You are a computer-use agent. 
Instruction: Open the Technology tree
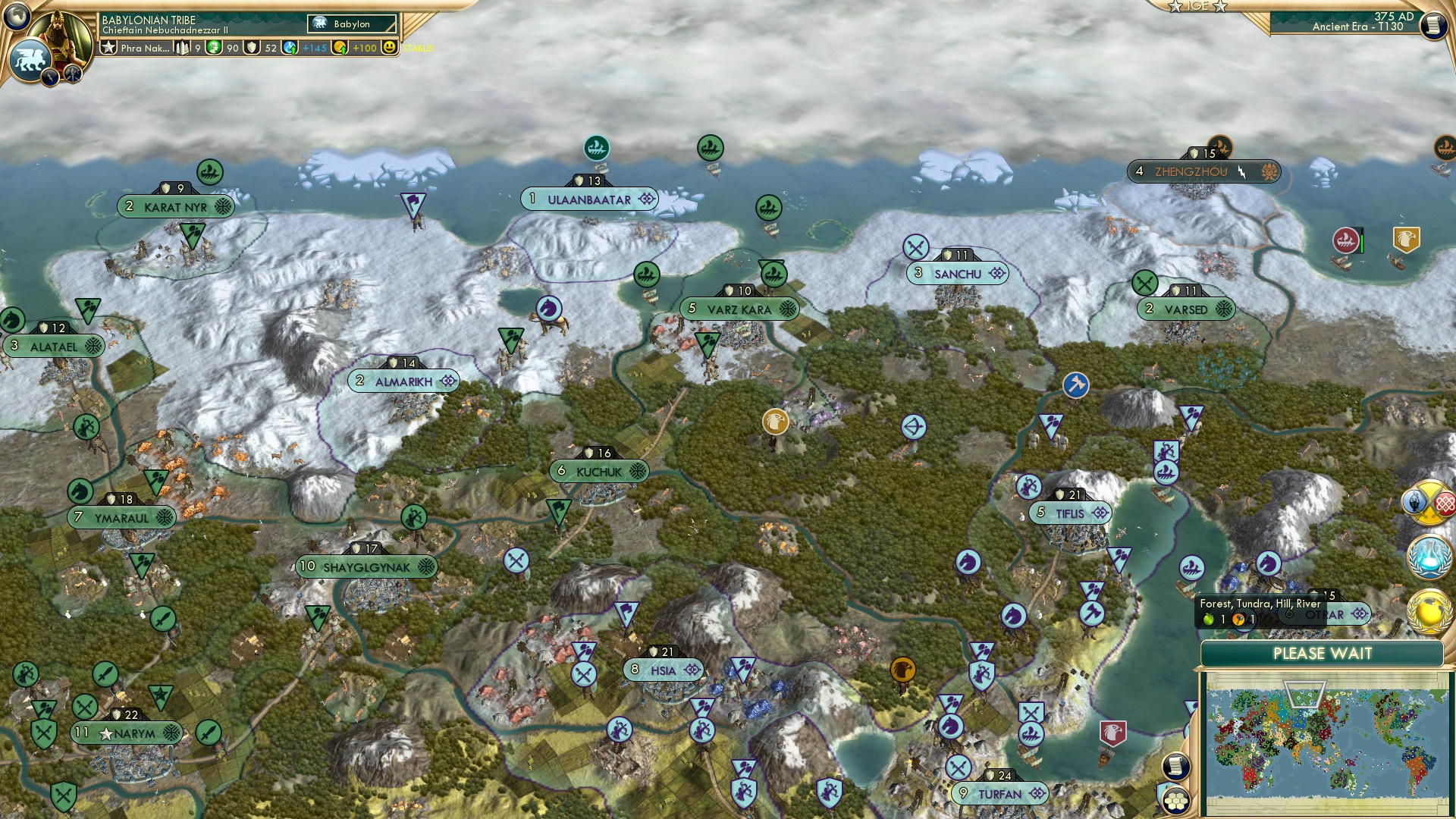coord(1429,557)
